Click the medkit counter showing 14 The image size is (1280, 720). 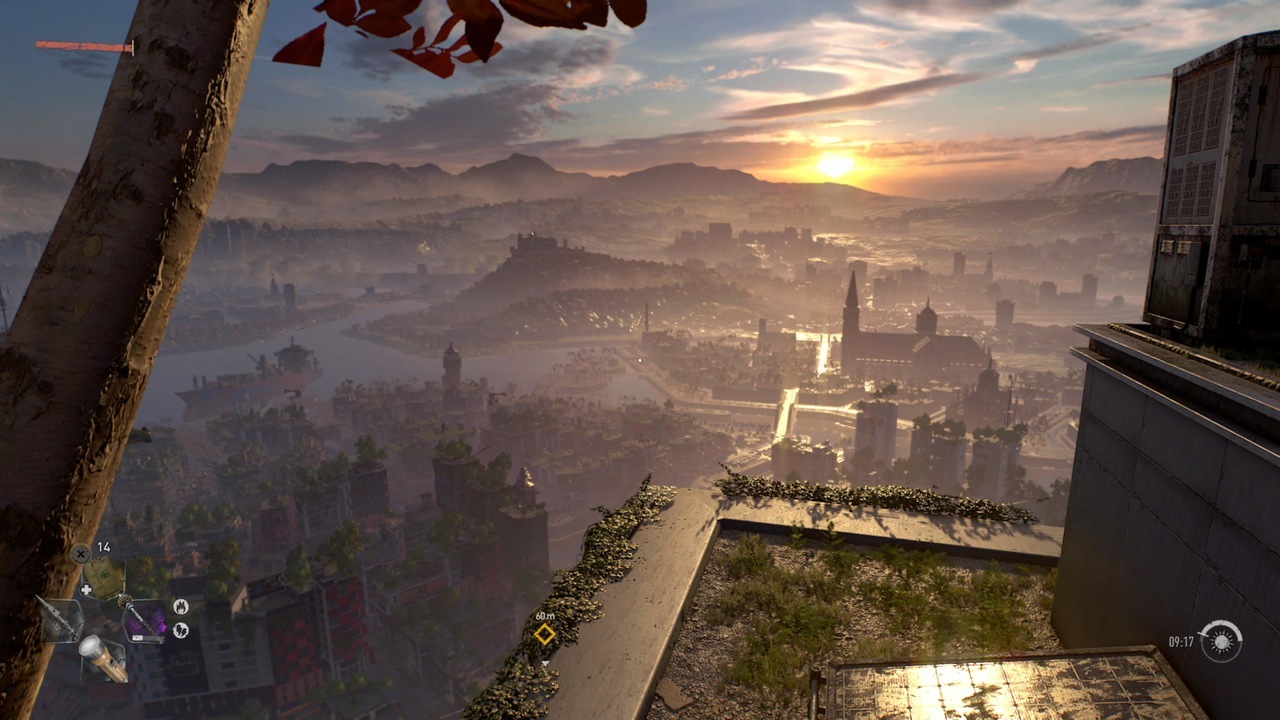[102, 546]
